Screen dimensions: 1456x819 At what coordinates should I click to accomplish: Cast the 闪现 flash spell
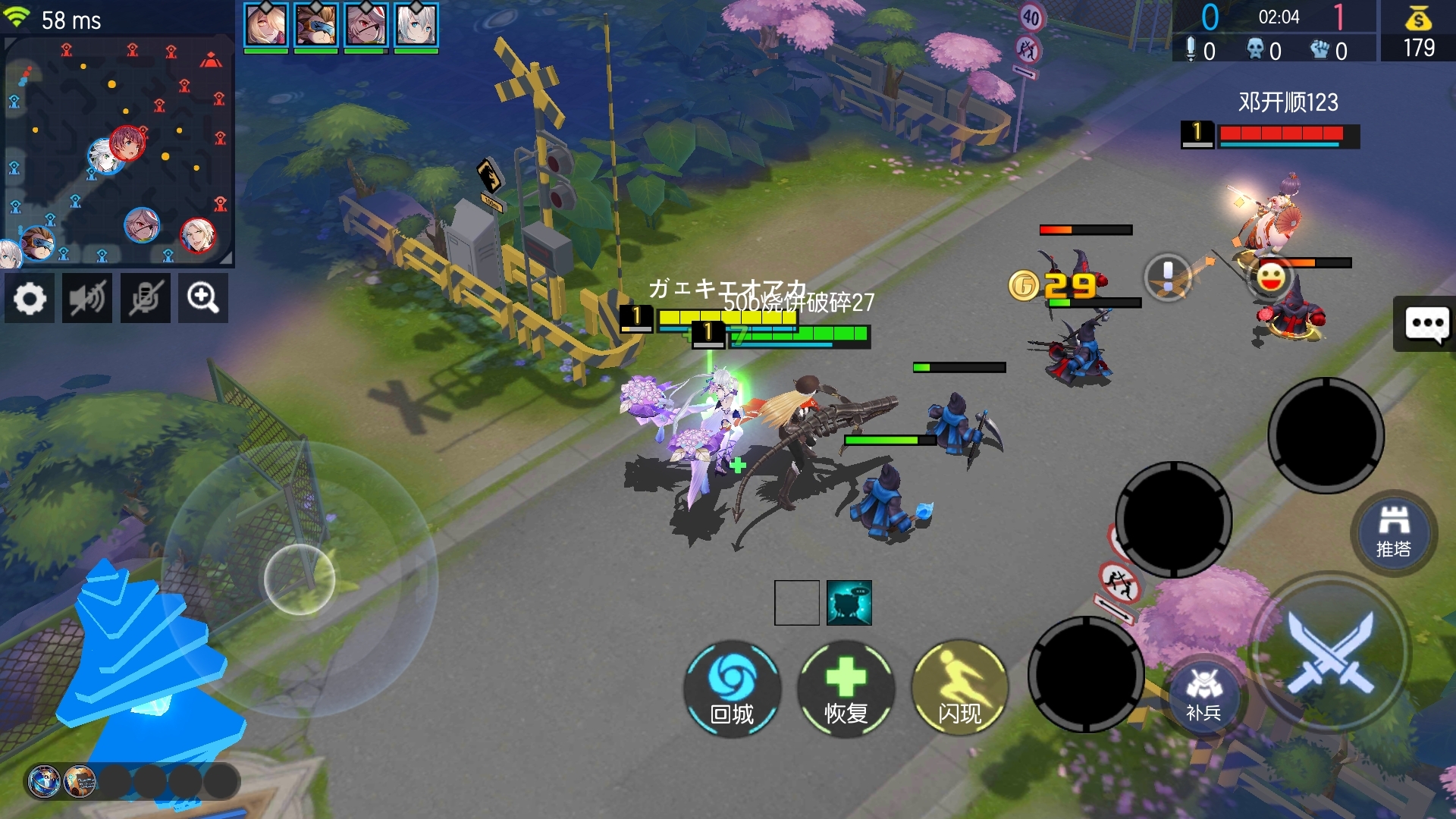[959, 689]
